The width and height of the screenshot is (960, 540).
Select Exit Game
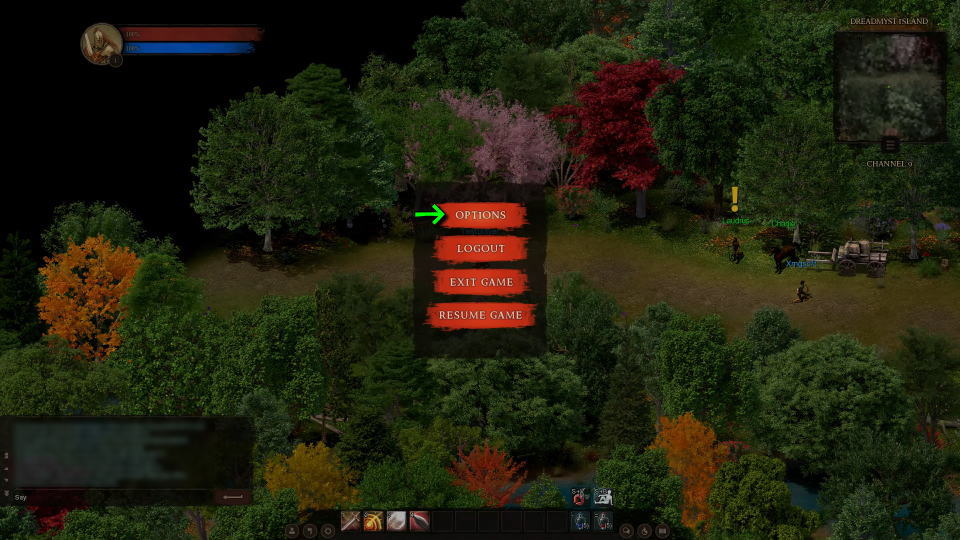[x=480, y=282]
